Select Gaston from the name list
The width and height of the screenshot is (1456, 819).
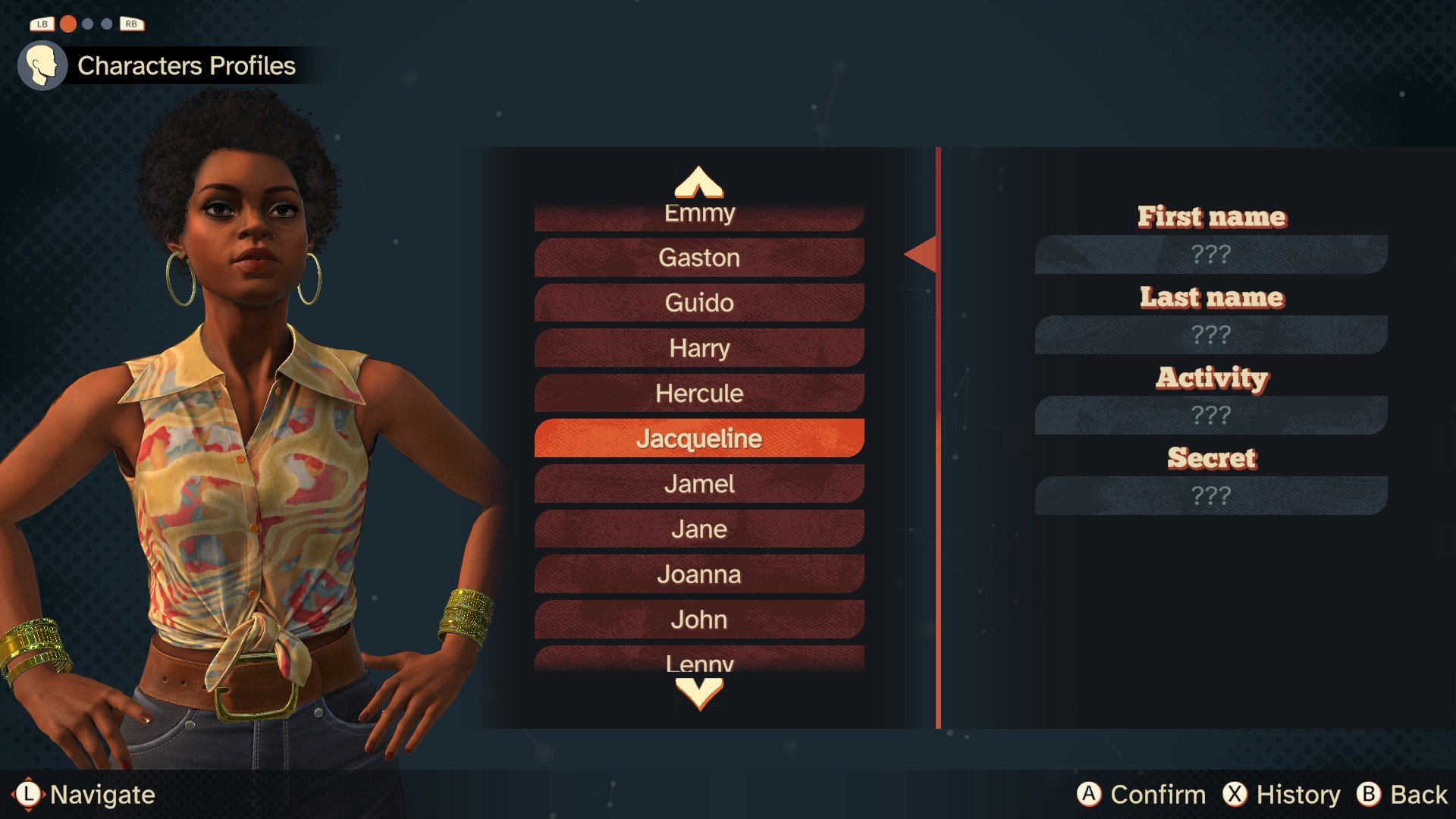pyautogui.click(x=698, y=258)
